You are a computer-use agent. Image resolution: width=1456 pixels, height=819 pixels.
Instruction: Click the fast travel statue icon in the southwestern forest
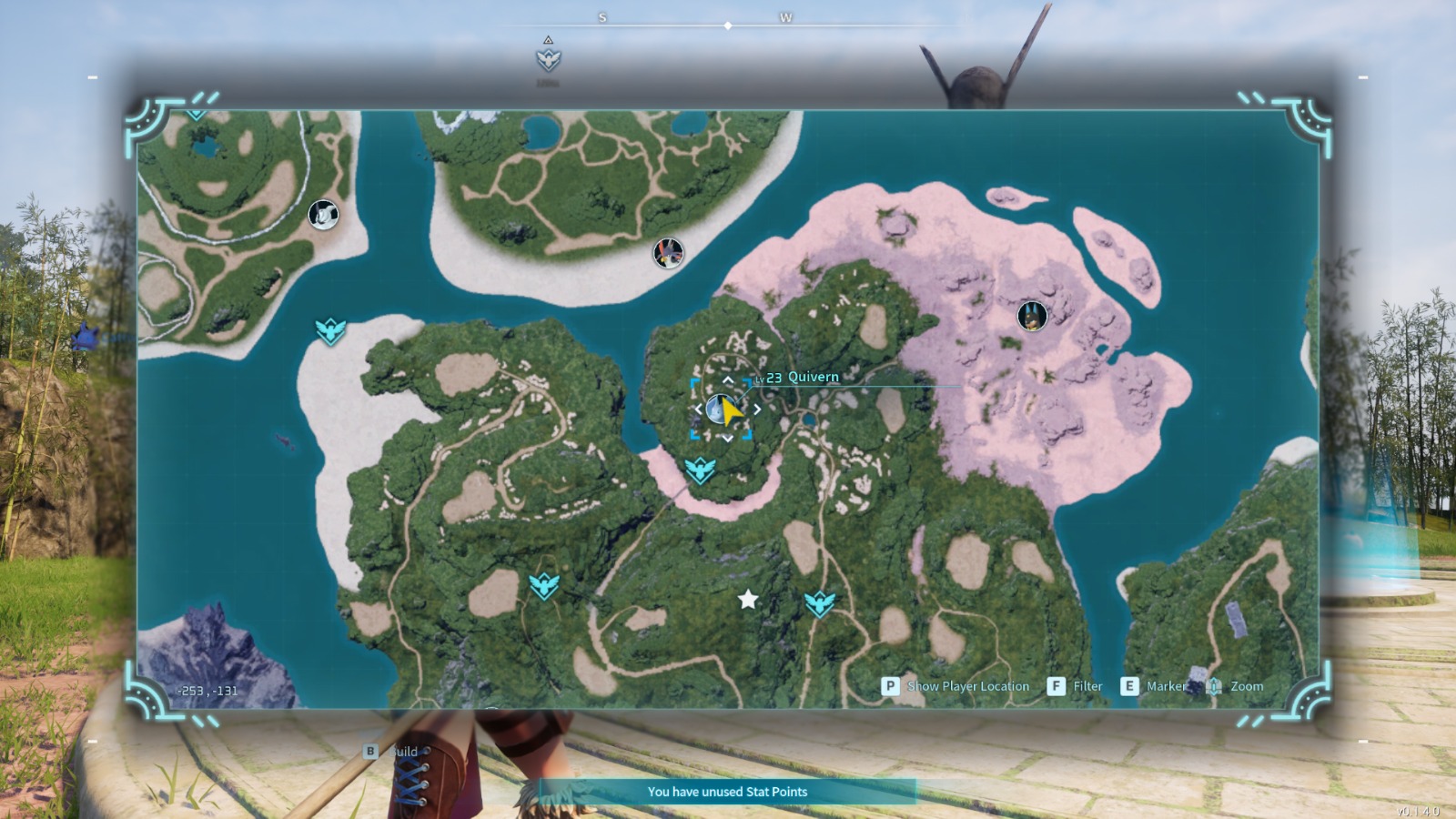pyautogui.click(x=545, y=585)
